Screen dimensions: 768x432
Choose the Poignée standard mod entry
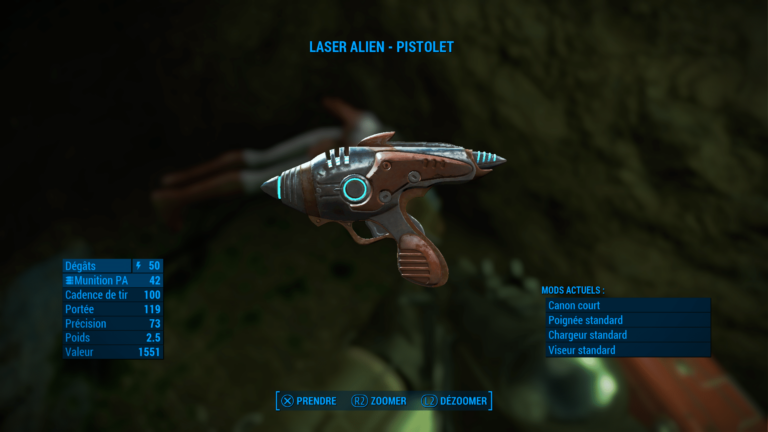click(627, 320)
